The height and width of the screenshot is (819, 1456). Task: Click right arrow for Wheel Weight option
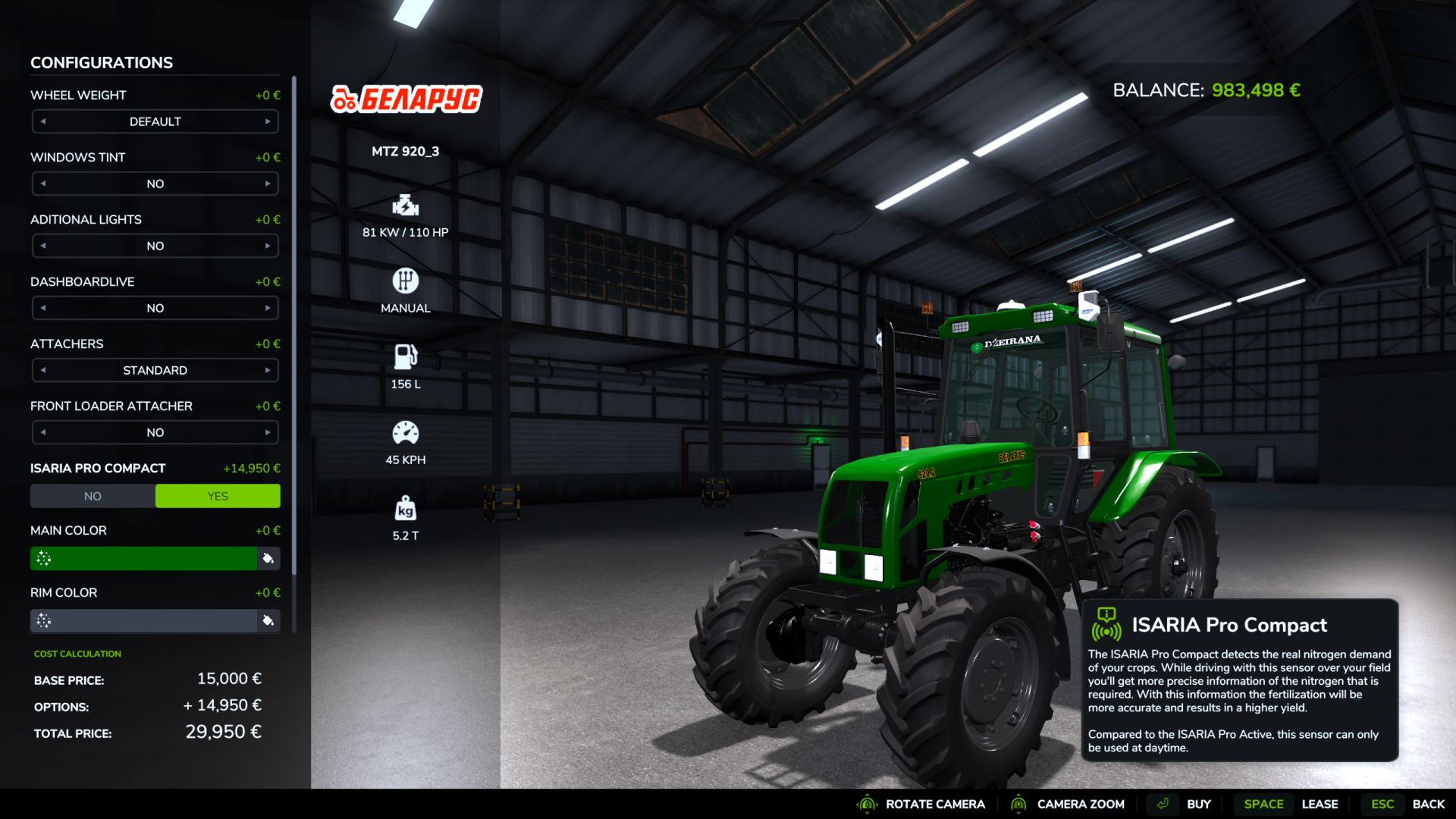tap(268, 121)
